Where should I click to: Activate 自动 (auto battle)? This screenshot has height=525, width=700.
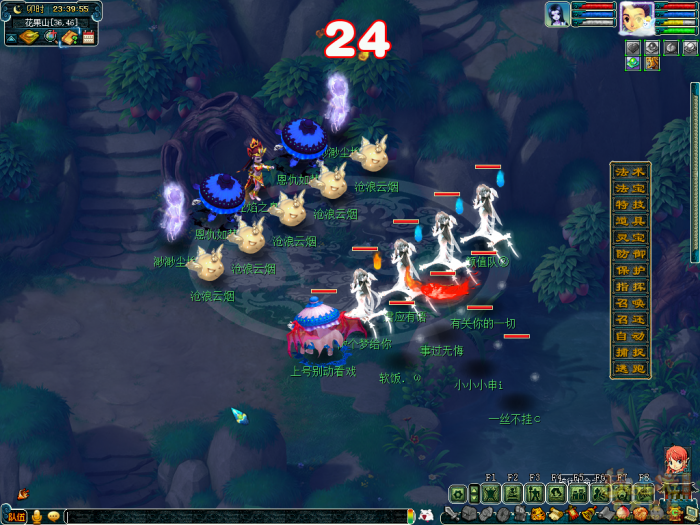[x=630, y=335]
